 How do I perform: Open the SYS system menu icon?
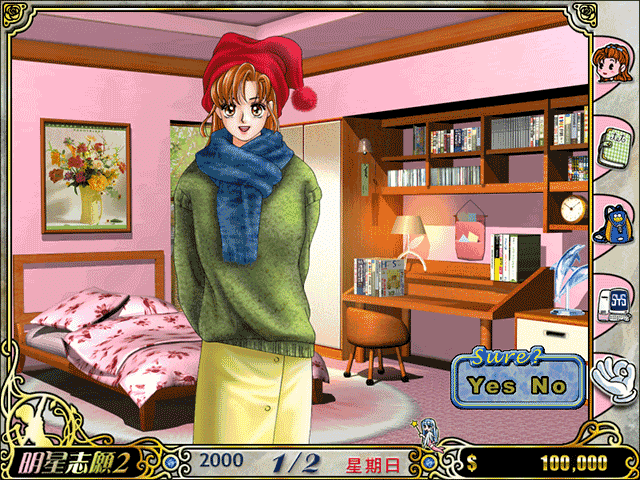pyautogui.click(x=612, y=303)
